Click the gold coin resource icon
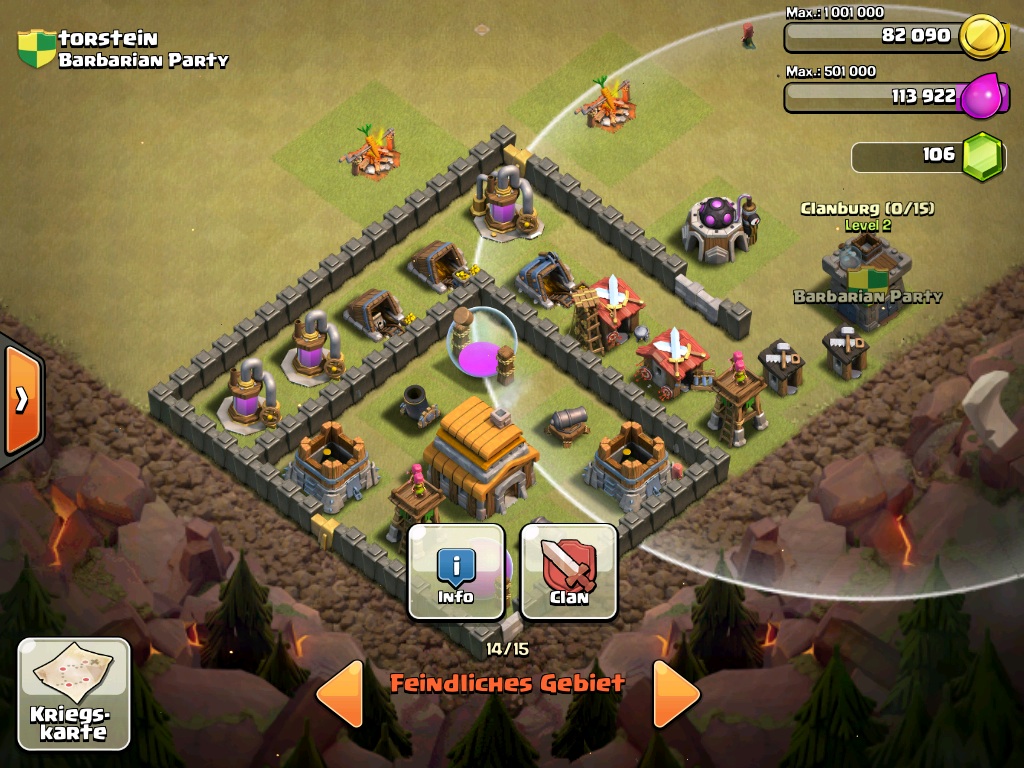 click(982, 37)
